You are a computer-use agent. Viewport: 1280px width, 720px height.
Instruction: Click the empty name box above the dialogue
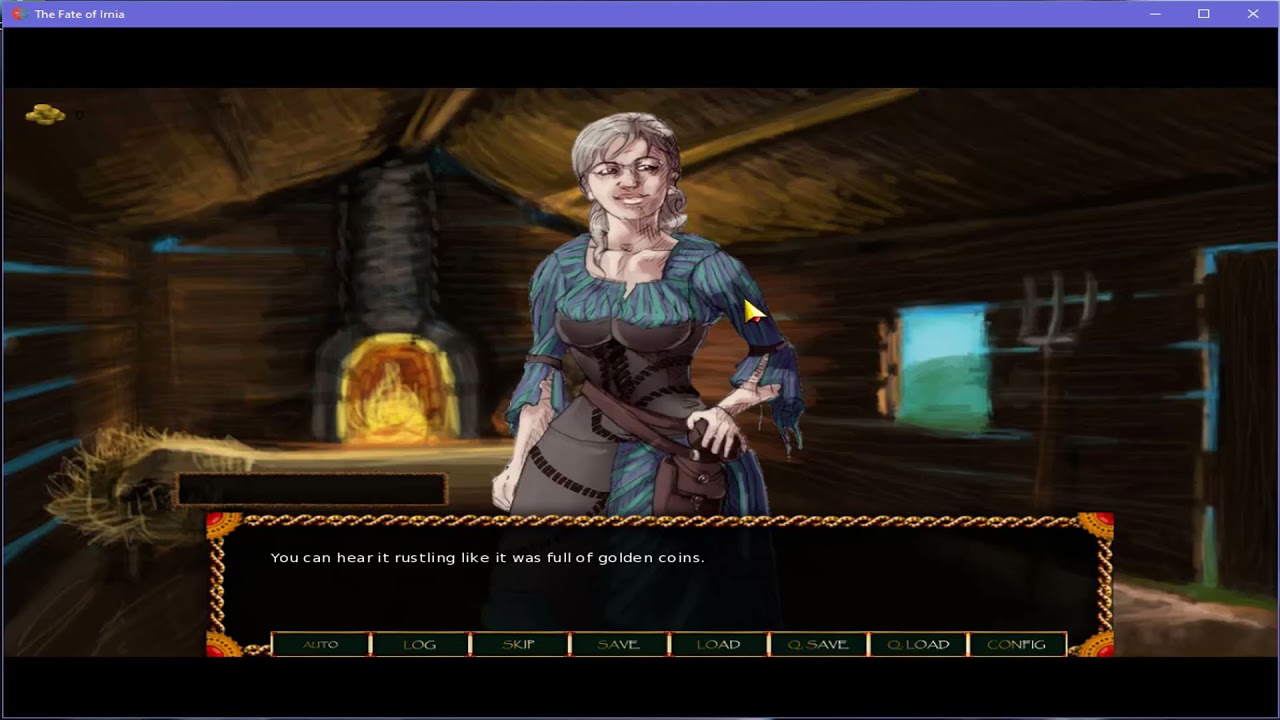coord(310,489)
